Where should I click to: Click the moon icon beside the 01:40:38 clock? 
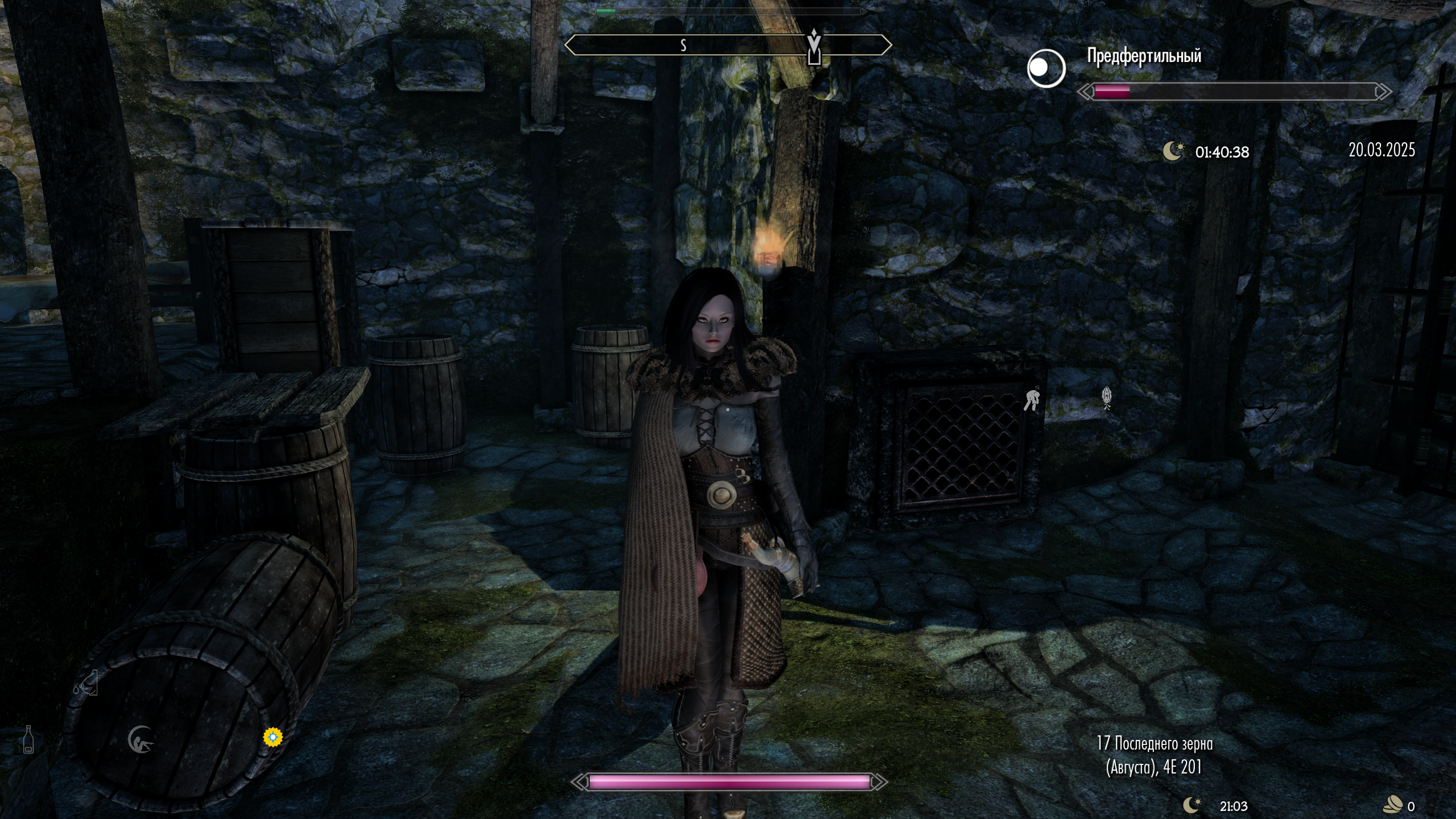coord(1173,151)
